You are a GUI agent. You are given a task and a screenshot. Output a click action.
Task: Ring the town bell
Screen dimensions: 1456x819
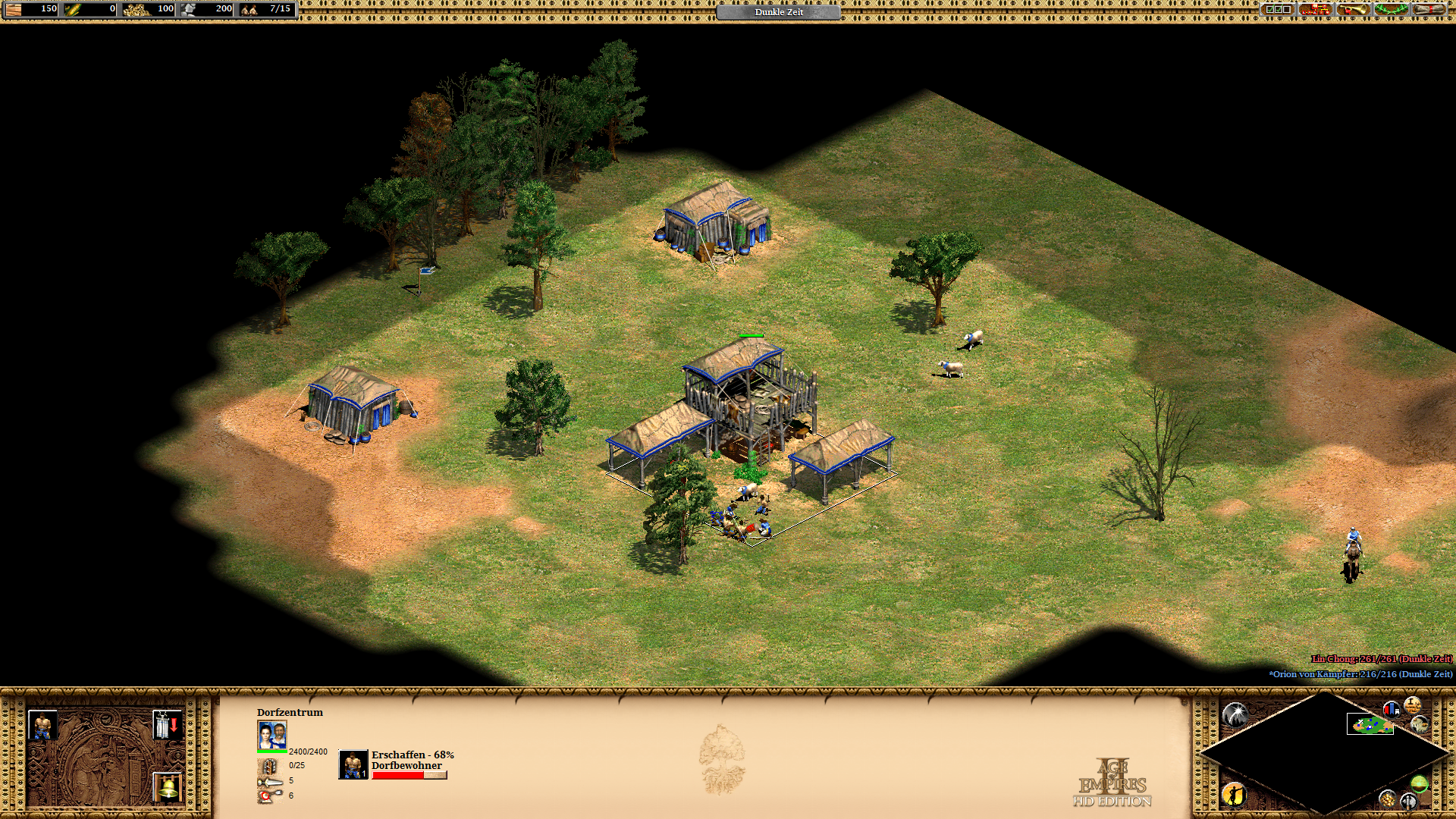coord(167,787)
